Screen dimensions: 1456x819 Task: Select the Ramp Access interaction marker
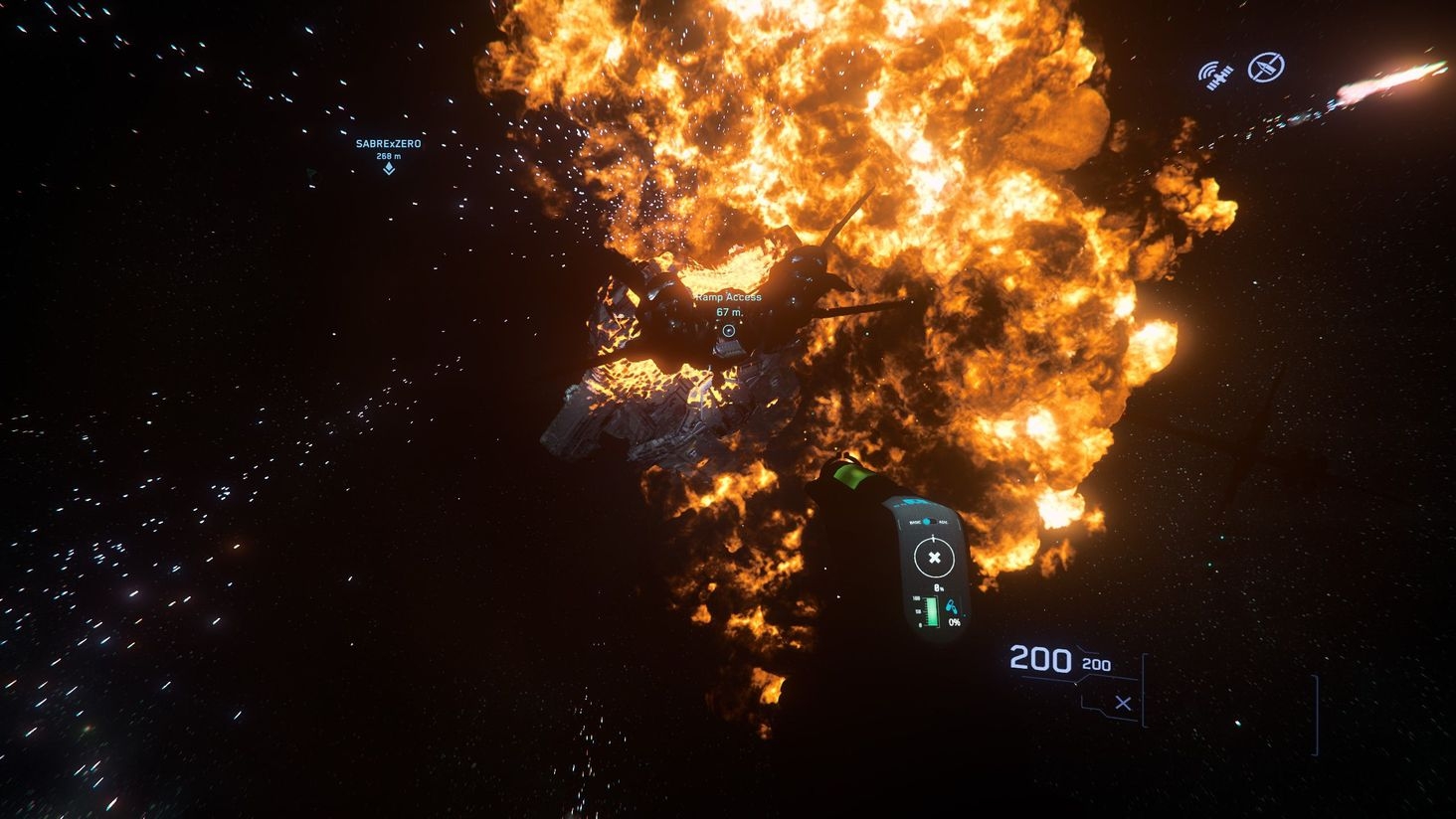click(729, 330)
